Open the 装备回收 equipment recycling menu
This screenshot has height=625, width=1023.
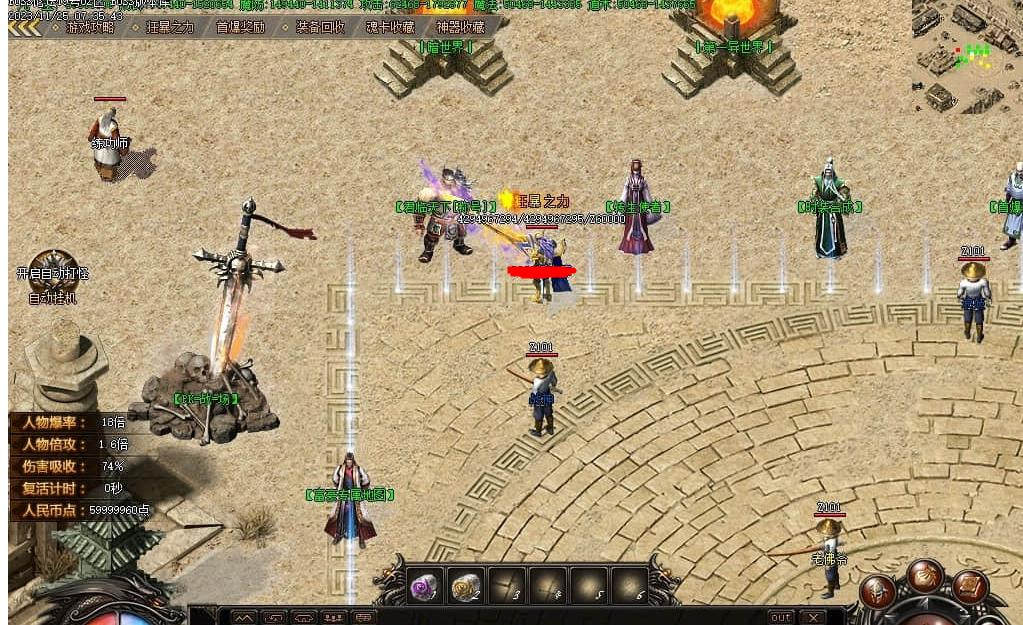click(x=320, y=27)
